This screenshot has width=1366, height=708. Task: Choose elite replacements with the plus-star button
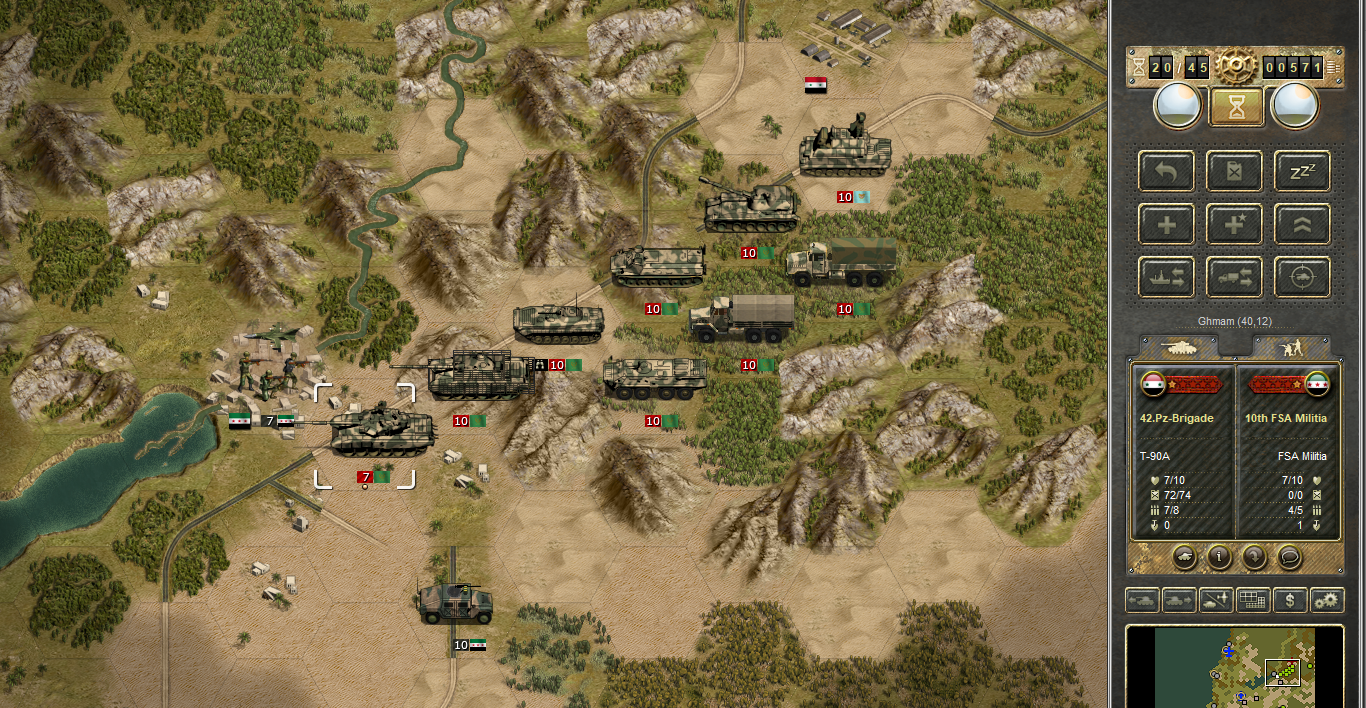click(1234, 224)
